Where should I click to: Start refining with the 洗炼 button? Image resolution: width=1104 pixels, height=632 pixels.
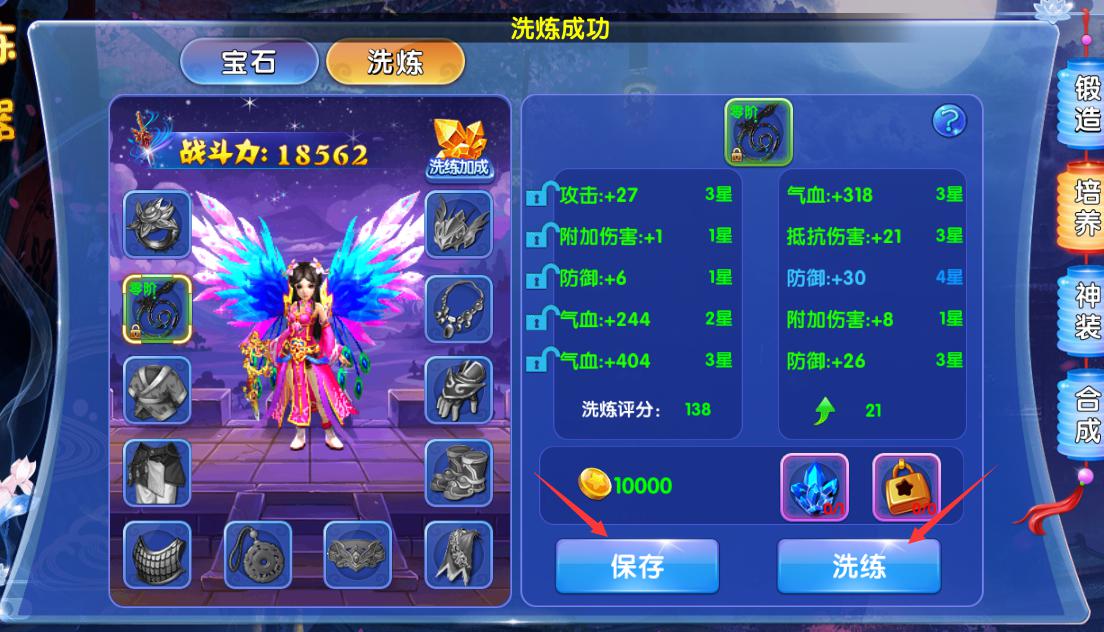click(859, 566)
